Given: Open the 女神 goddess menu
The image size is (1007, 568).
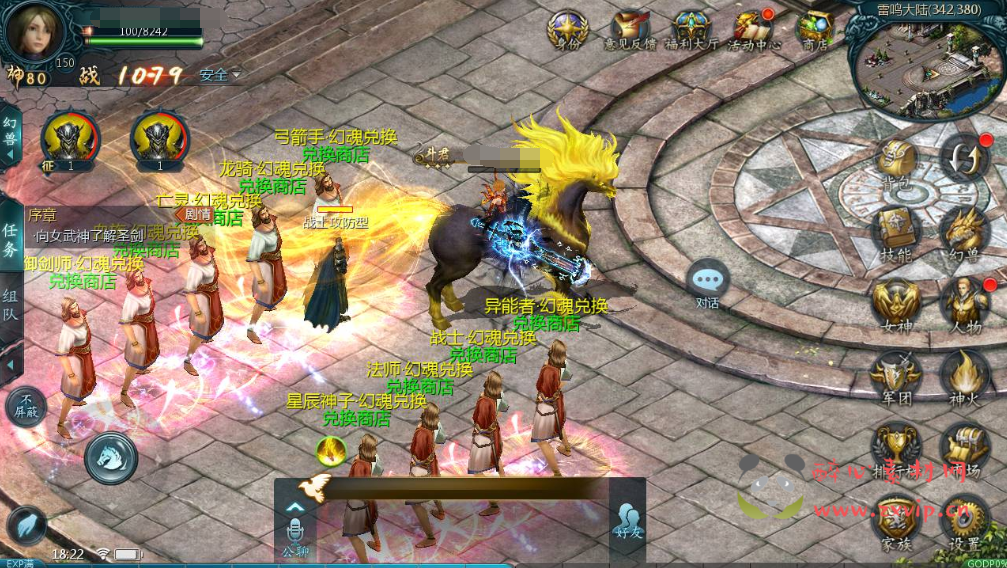Looking at the screenshot, I should point(896,302).
